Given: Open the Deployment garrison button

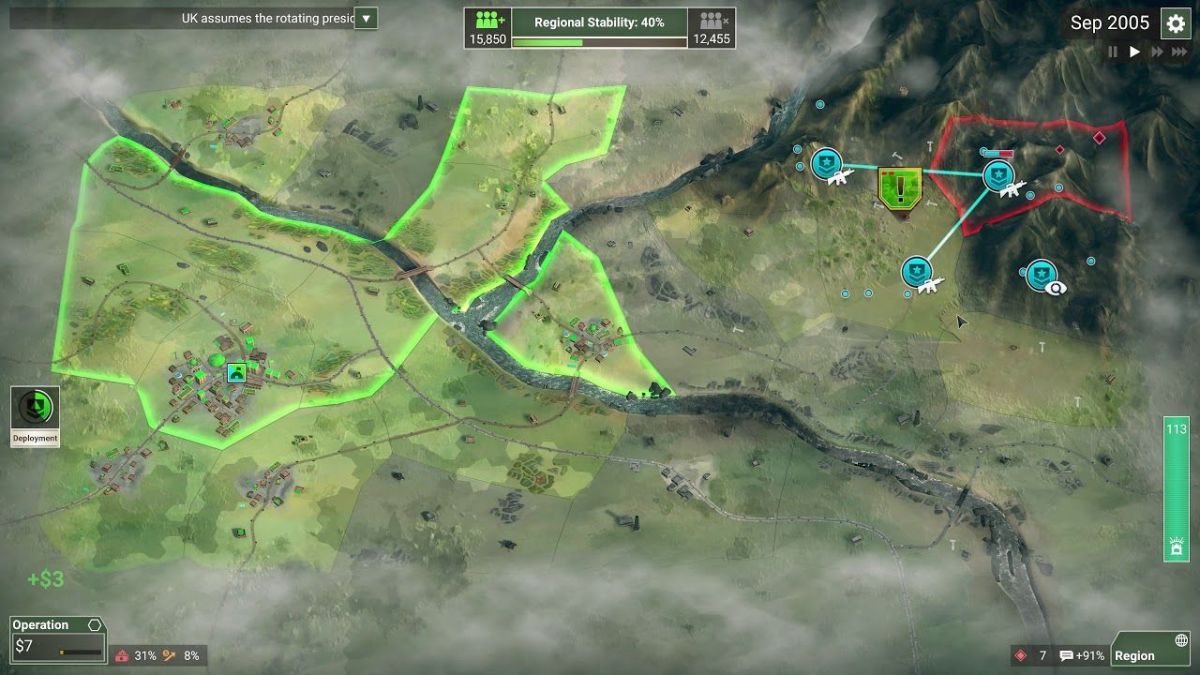Looking at the screenshot, I should (x=35, y=415).
